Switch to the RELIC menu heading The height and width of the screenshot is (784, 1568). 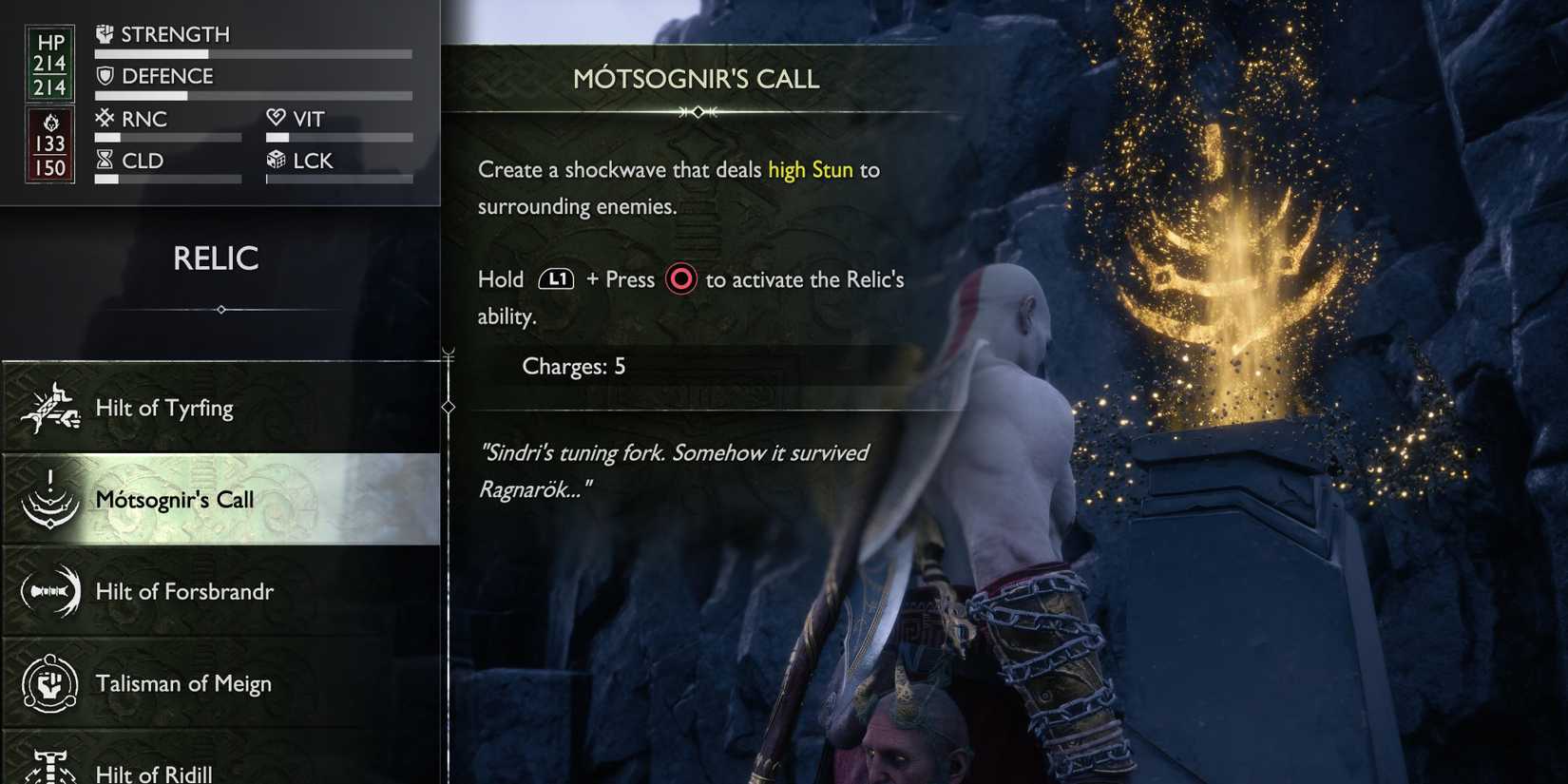click(217, 258)
